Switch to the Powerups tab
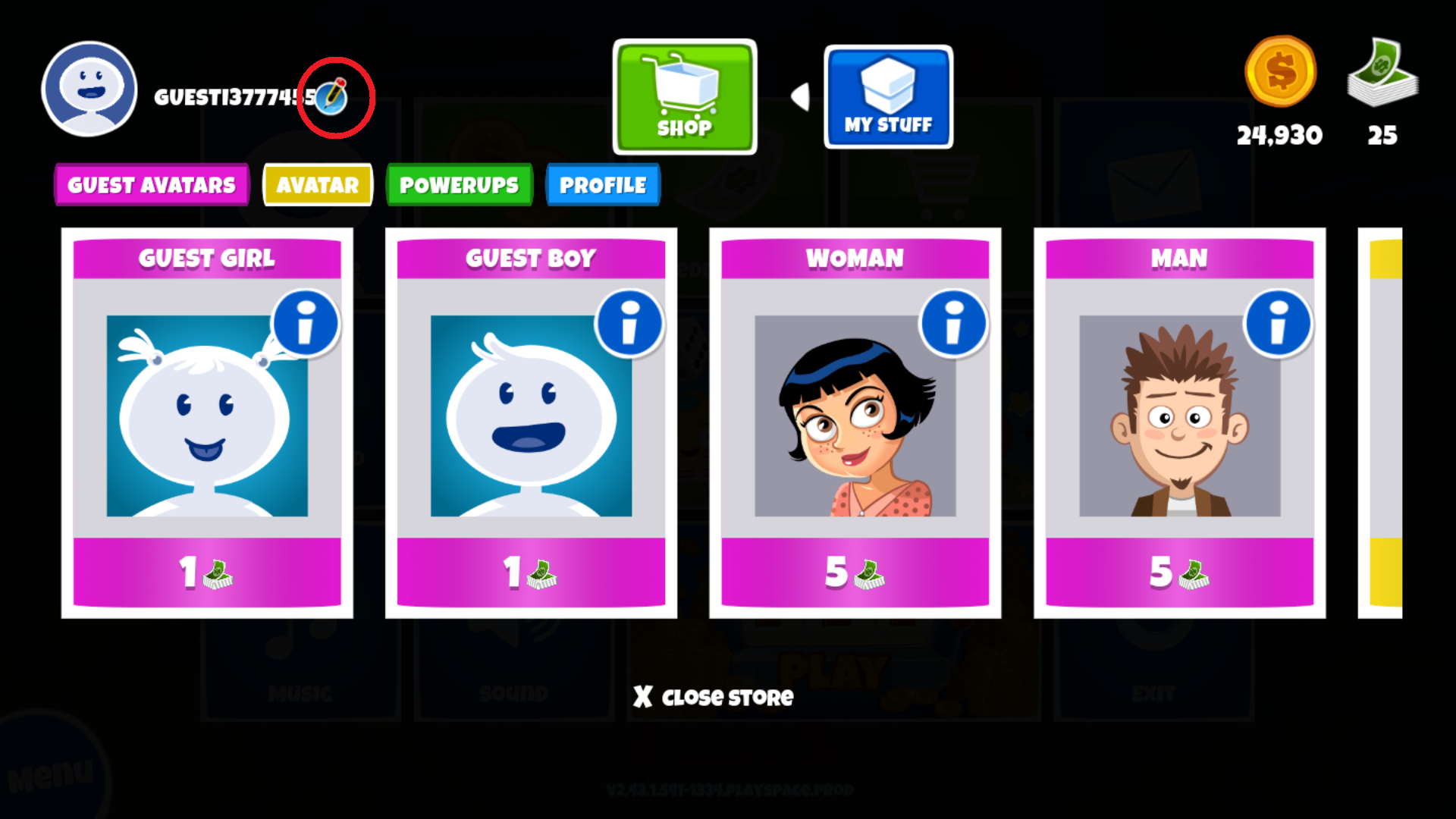Viewport: 1456px width, 819px height. click(x=460, y=184)
